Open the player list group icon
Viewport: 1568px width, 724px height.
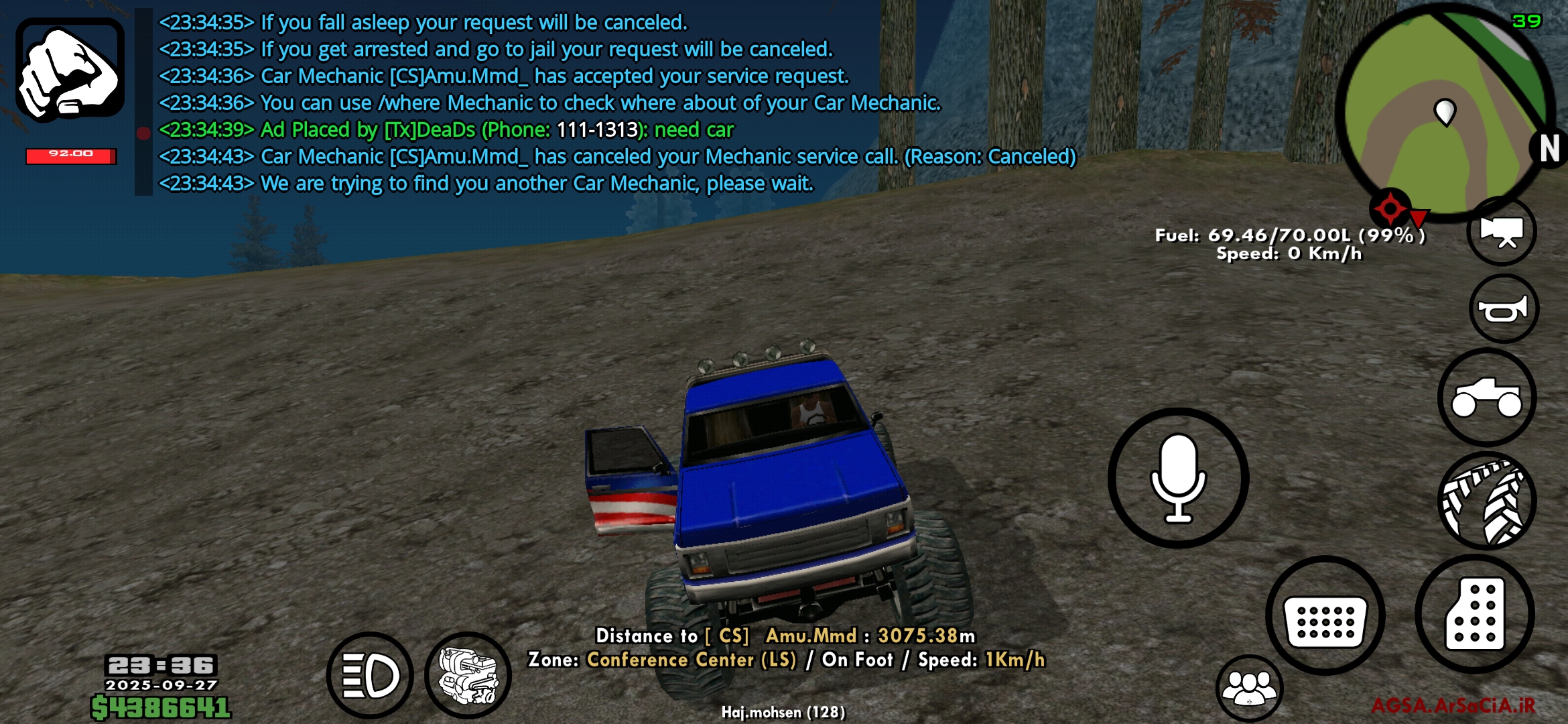click(x=1249, y=688)
